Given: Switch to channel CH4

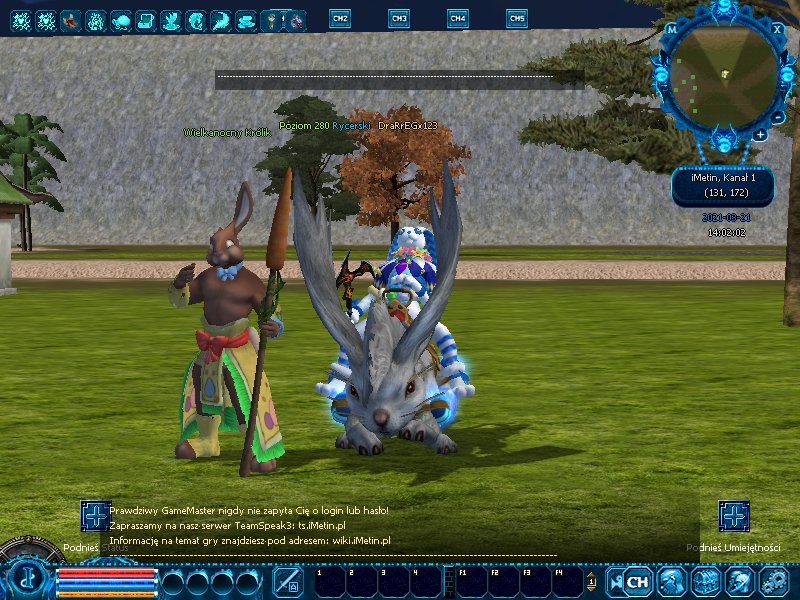Looking at the screenshot, I should [458, 18].
